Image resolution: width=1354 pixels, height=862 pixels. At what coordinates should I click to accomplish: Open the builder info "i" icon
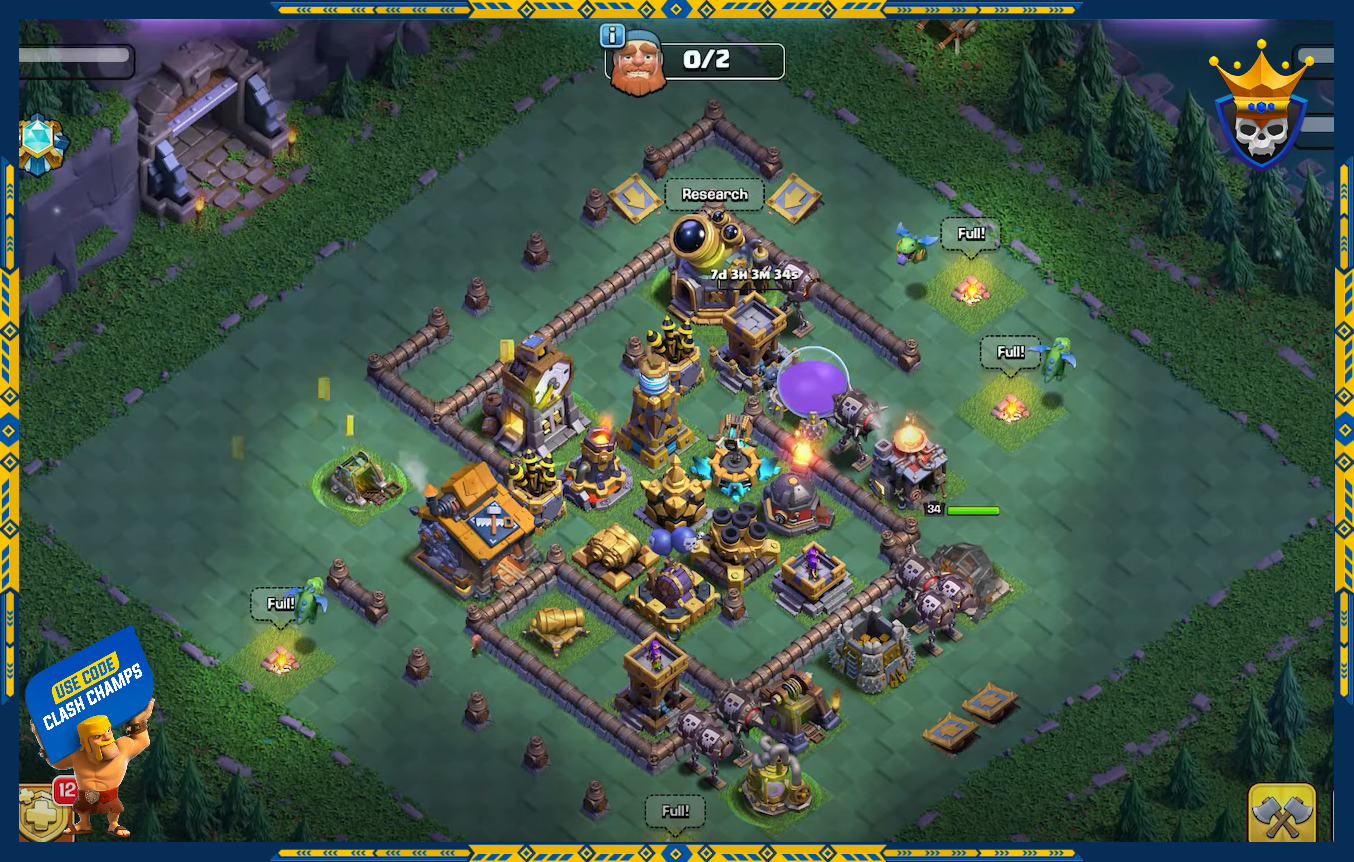[x=612, y=36]
